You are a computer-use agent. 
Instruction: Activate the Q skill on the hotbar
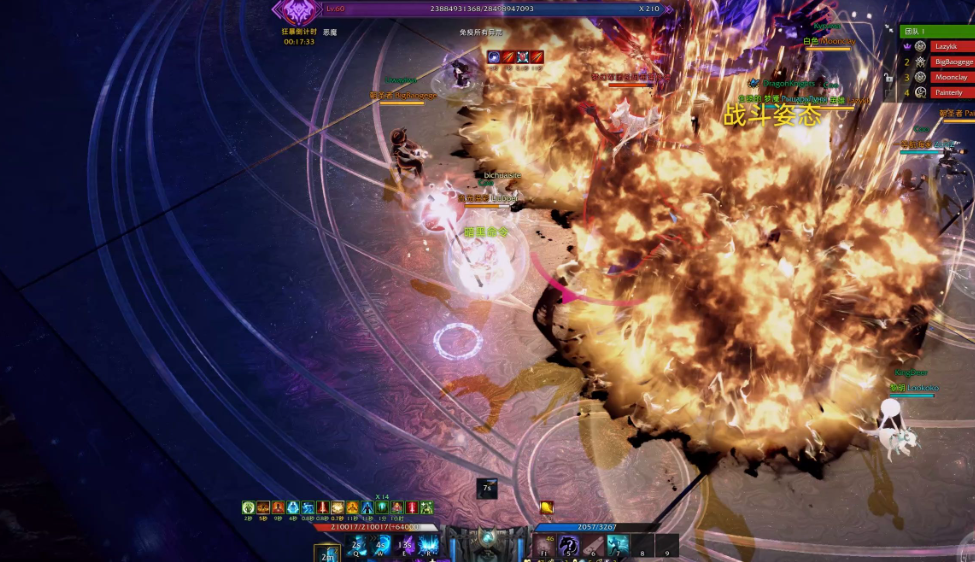pyautogui.click(x=357, y=545)
